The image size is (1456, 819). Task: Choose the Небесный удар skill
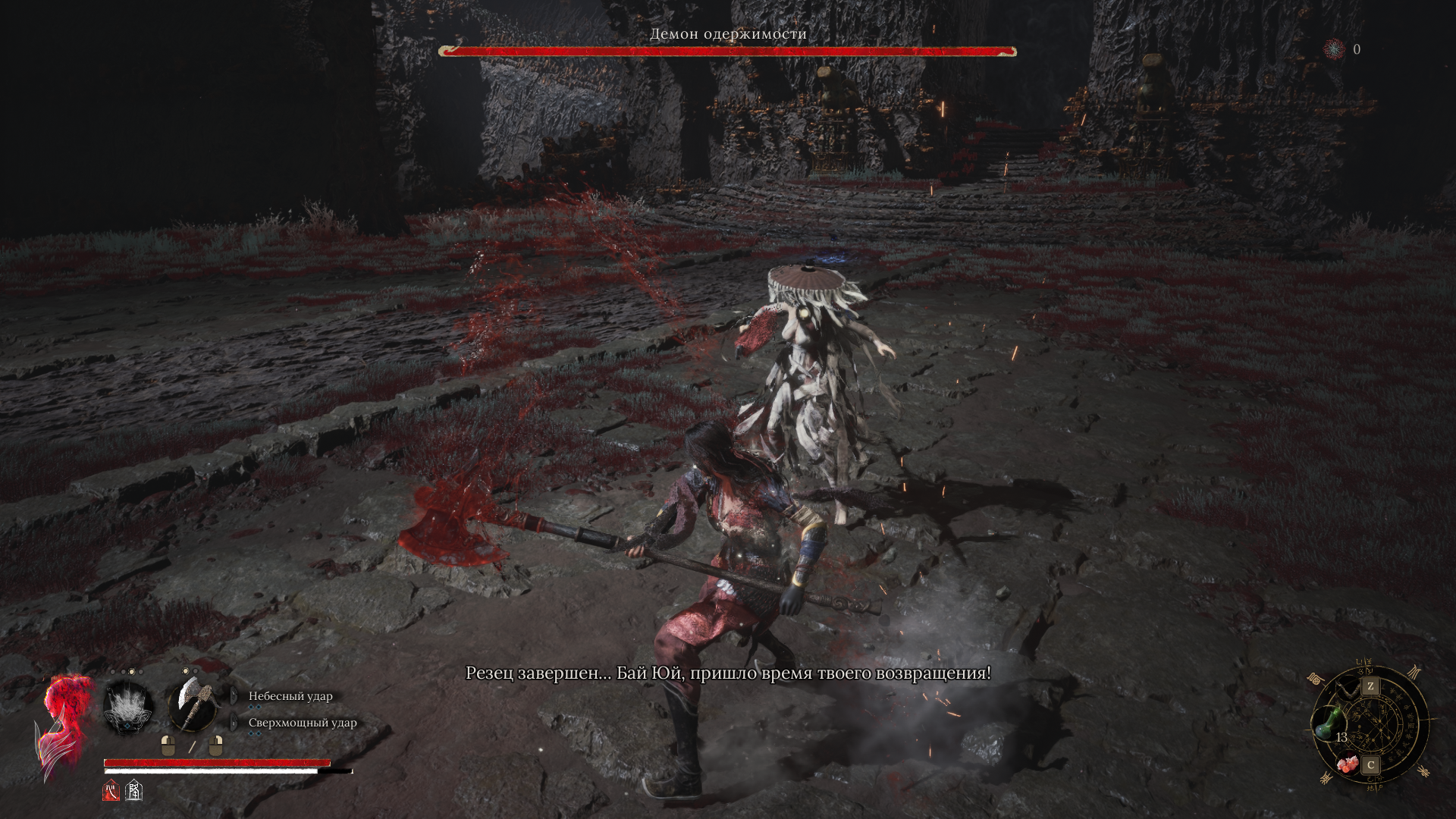tap(290, 696)
